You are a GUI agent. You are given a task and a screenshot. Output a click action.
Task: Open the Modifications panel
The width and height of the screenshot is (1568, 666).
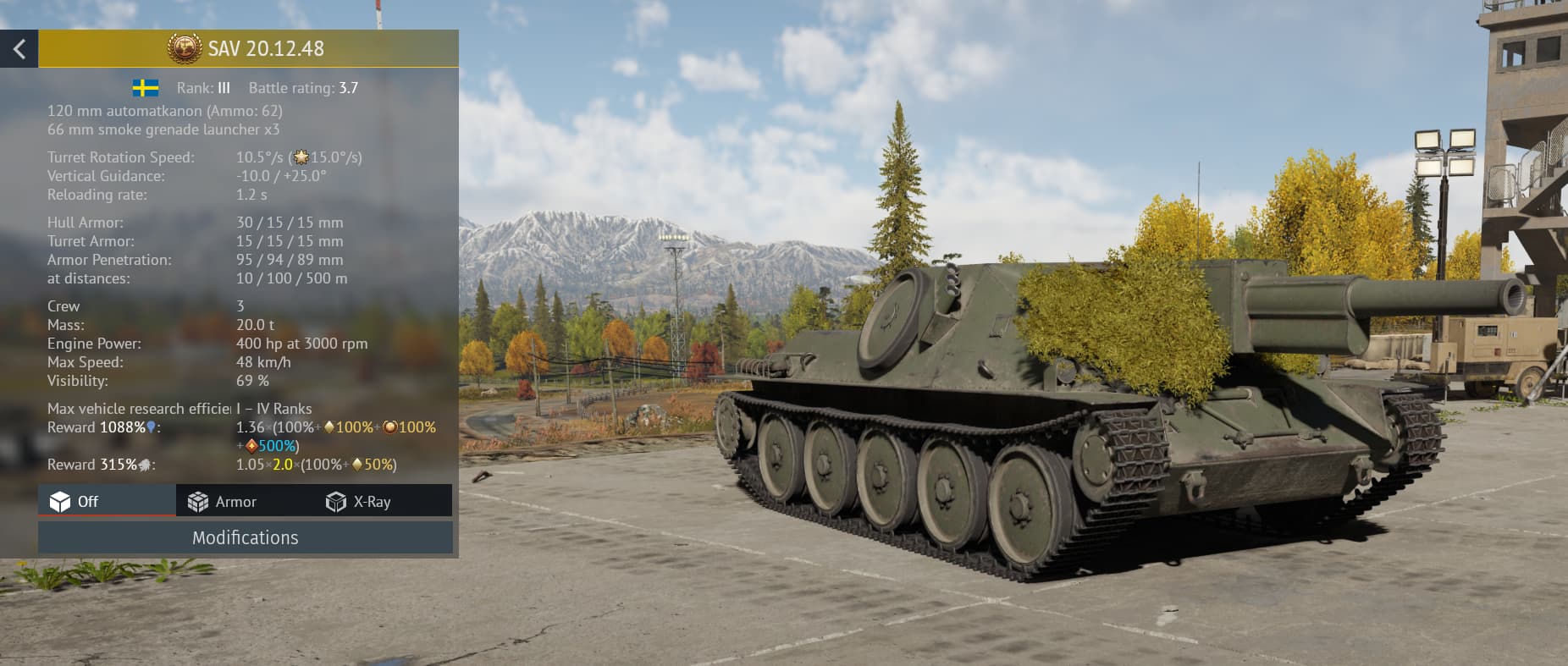(245, 537)
